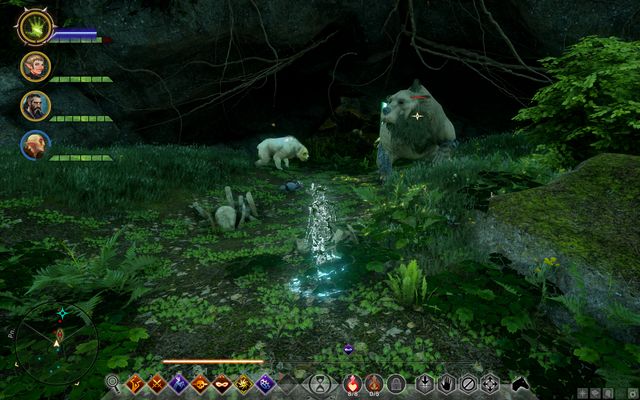Click the padlock icon in the hotbar
Image resolution: width=640 pixels, height=400 pixels.
(x=395, y=383)
